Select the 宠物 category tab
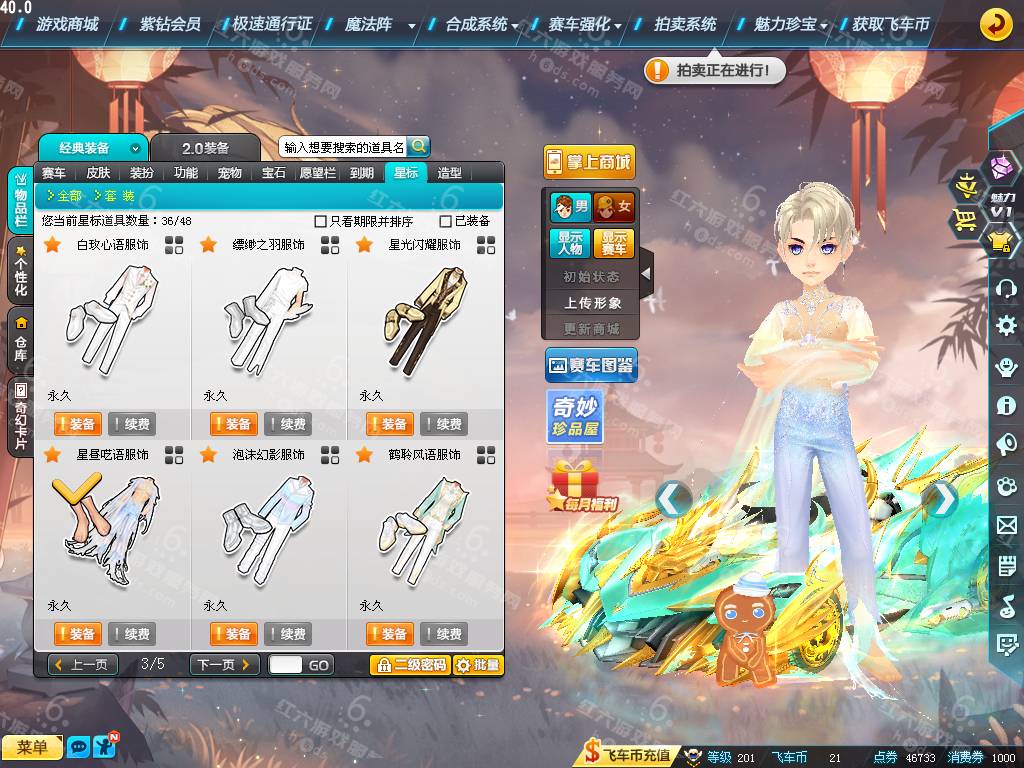Screen dimensions: 1024x768 [x=230, y=173]
